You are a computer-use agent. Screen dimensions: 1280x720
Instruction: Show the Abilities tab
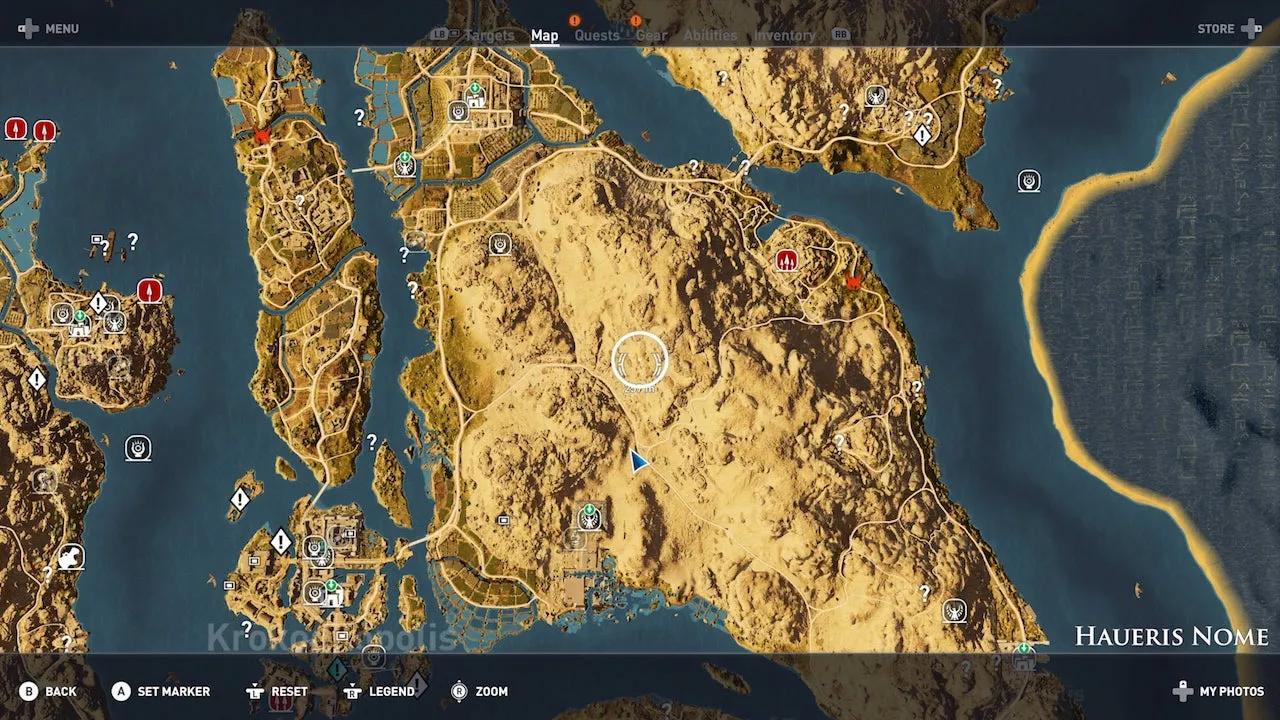tap(710, 36)
